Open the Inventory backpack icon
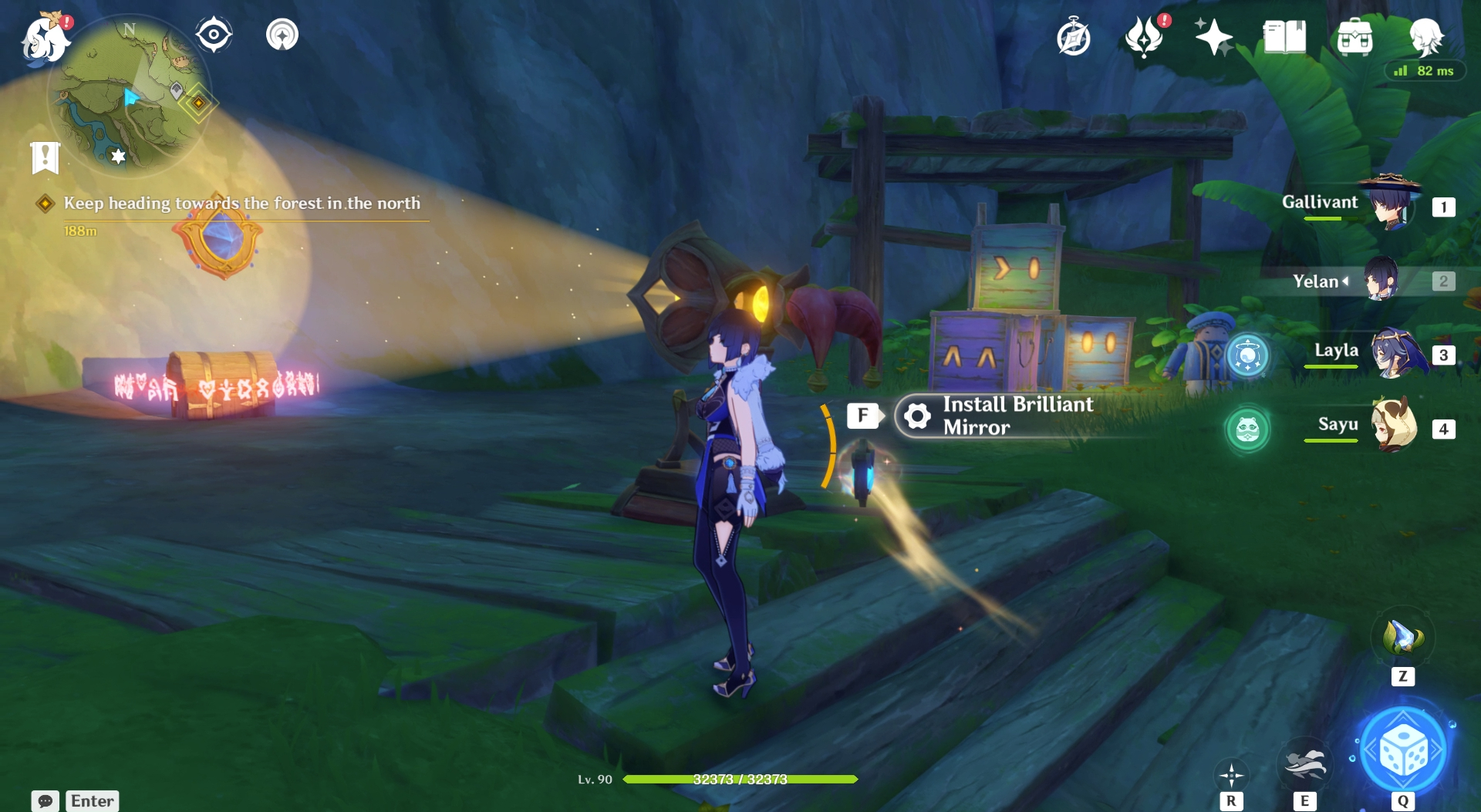1481x812 pixels. 1356,37
